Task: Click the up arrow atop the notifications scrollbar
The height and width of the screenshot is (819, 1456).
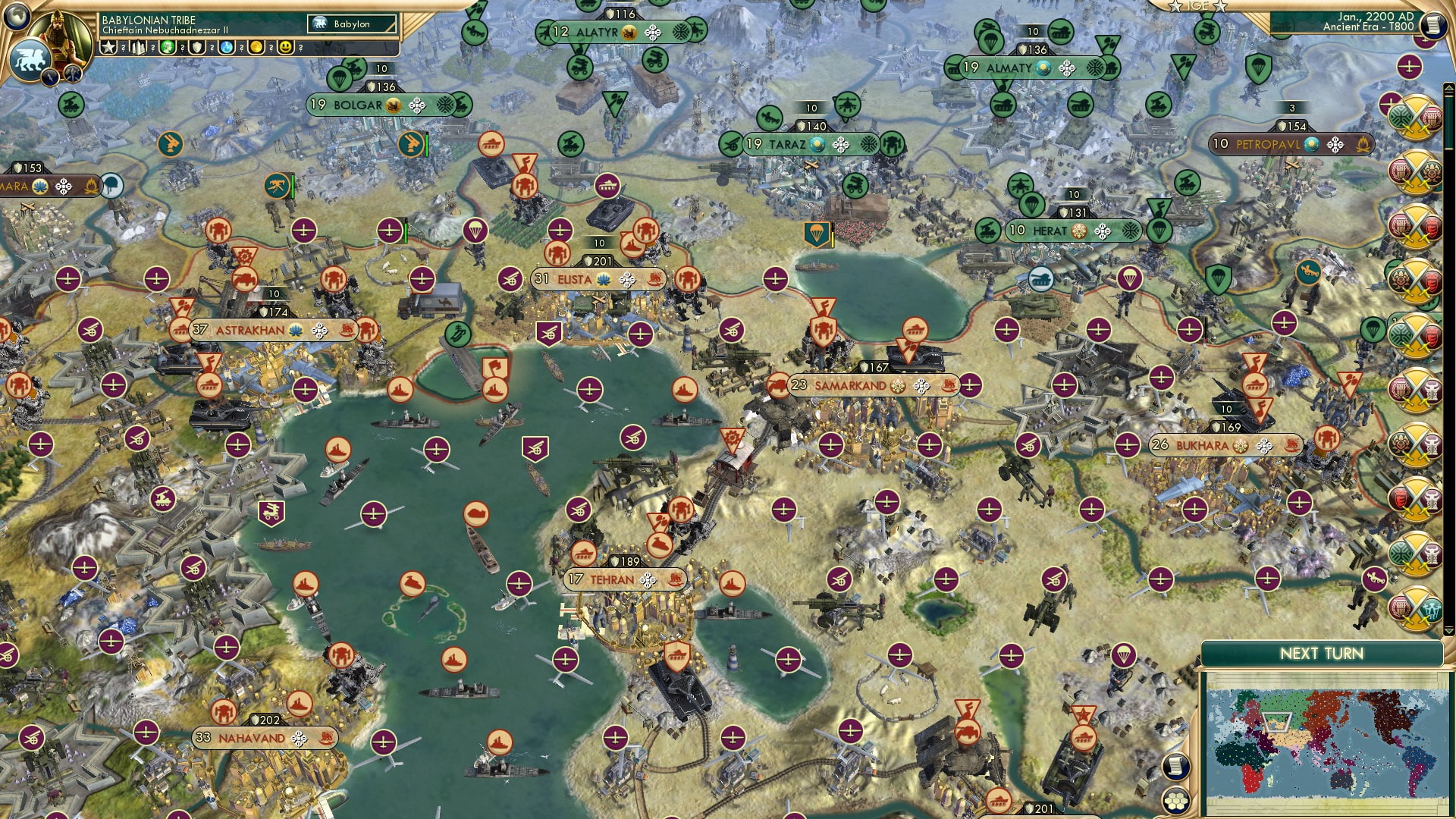Action: [x=1449, y=87]
